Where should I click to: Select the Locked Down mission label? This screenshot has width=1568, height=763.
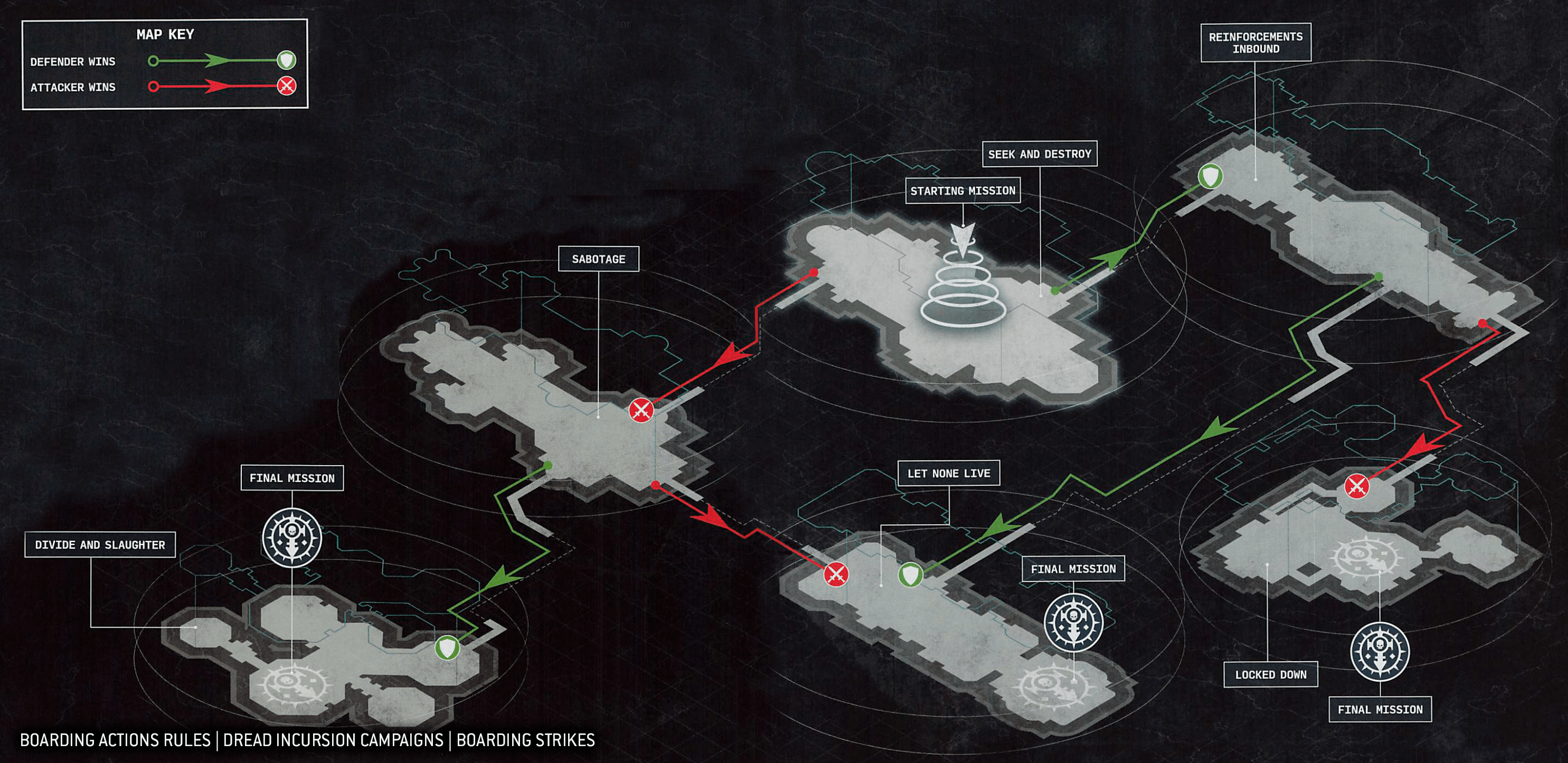pos(1270,675)
